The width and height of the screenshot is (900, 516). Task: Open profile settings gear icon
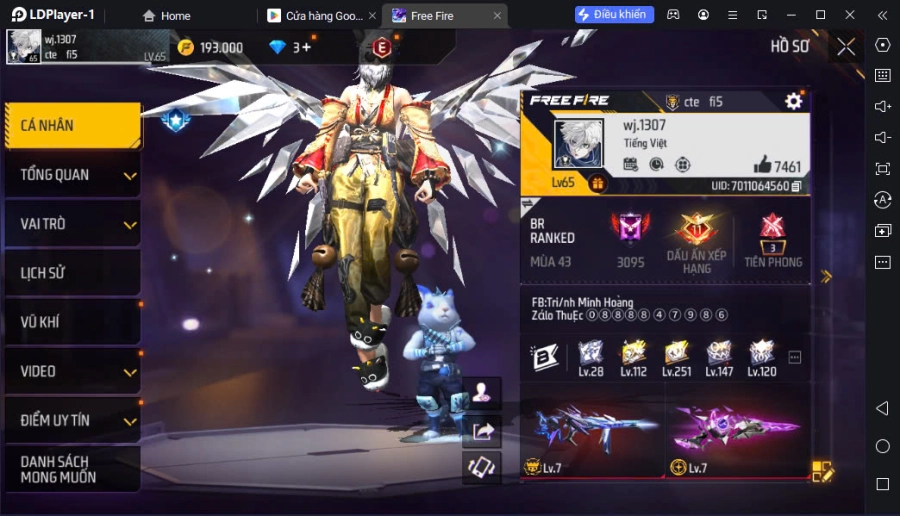click(794, 101)
